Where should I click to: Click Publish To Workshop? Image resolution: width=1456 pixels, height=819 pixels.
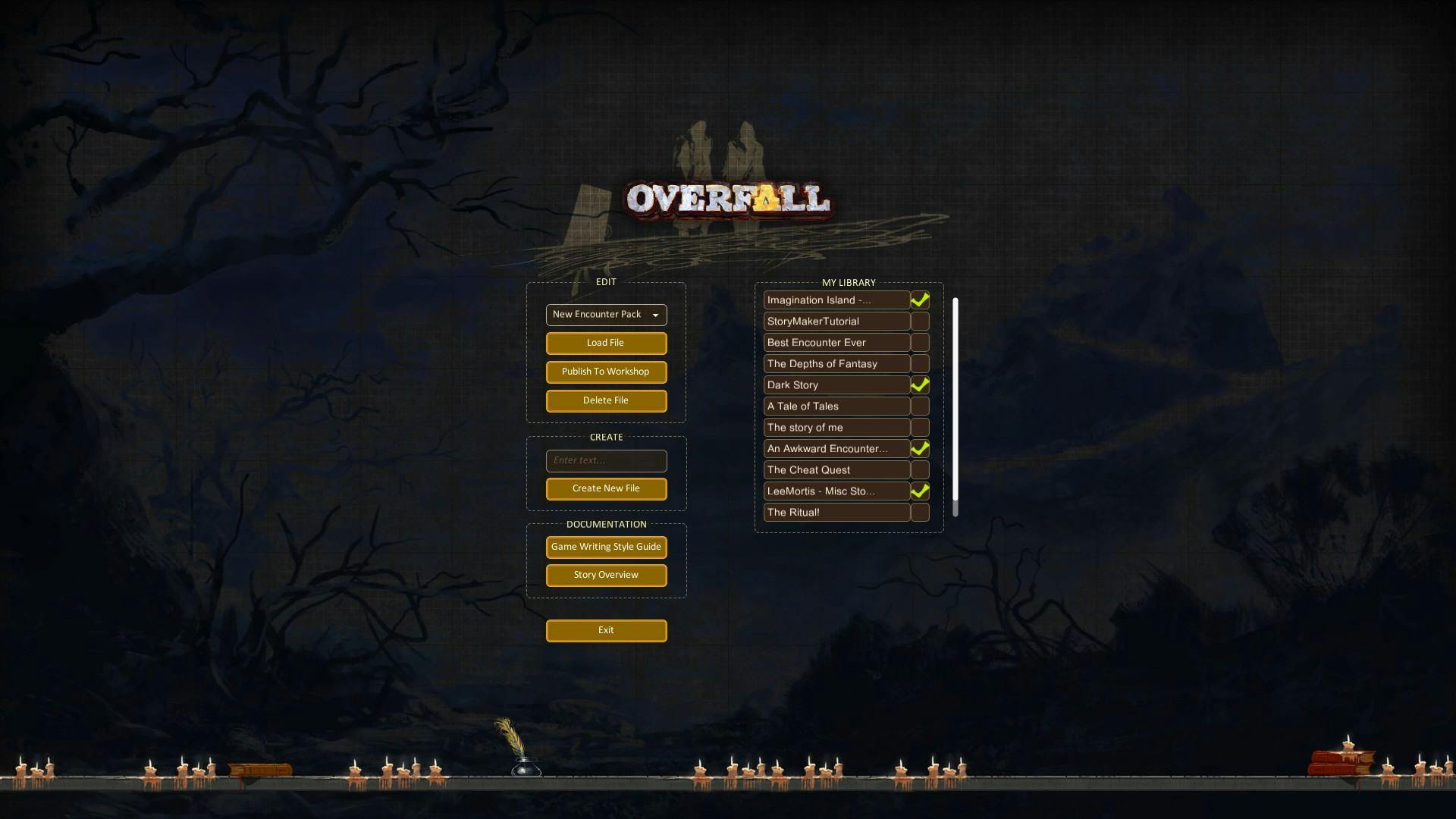[x=605, y=372]
